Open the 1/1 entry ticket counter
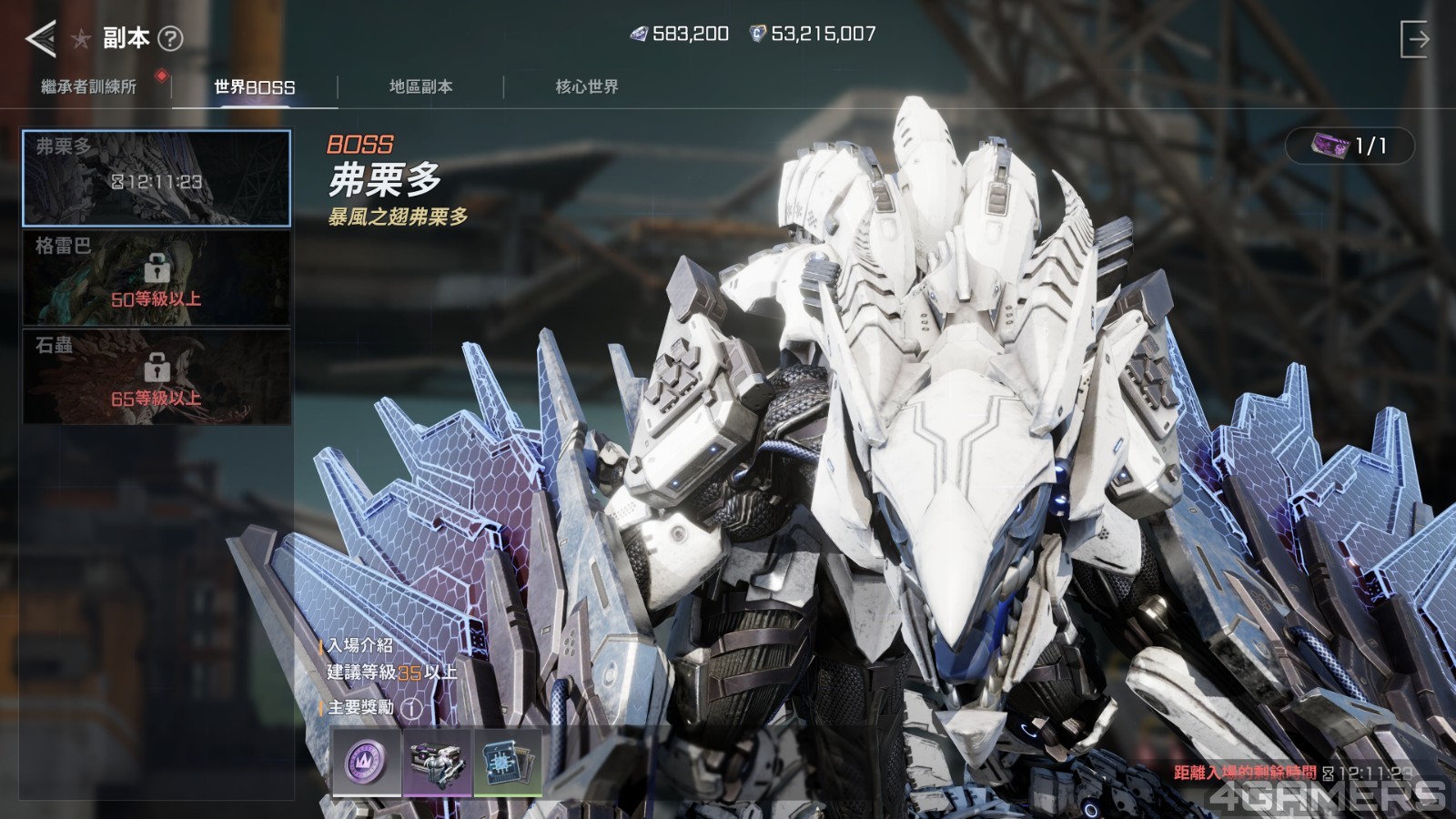This screenshot has width=1456, height=819. 1350,146
